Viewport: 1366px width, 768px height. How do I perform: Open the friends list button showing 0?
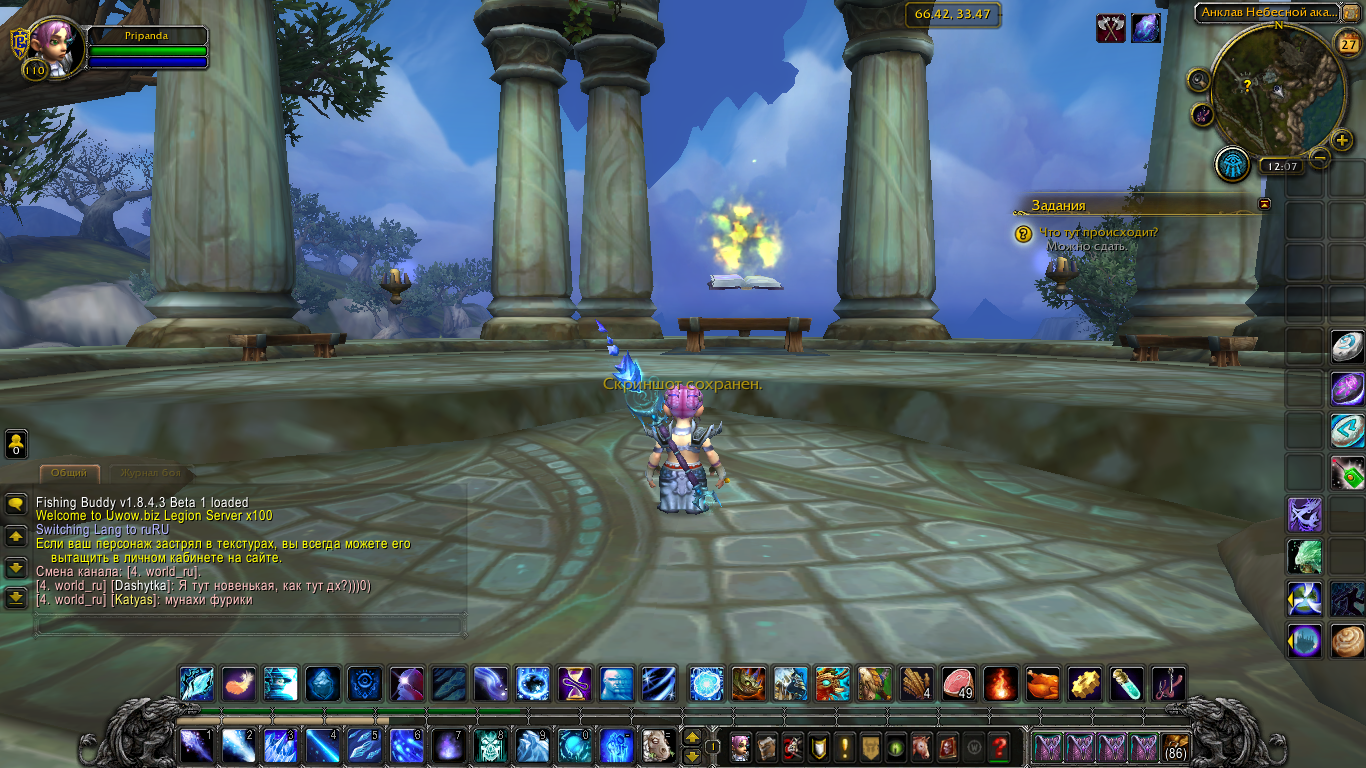[x=16, y=444]
